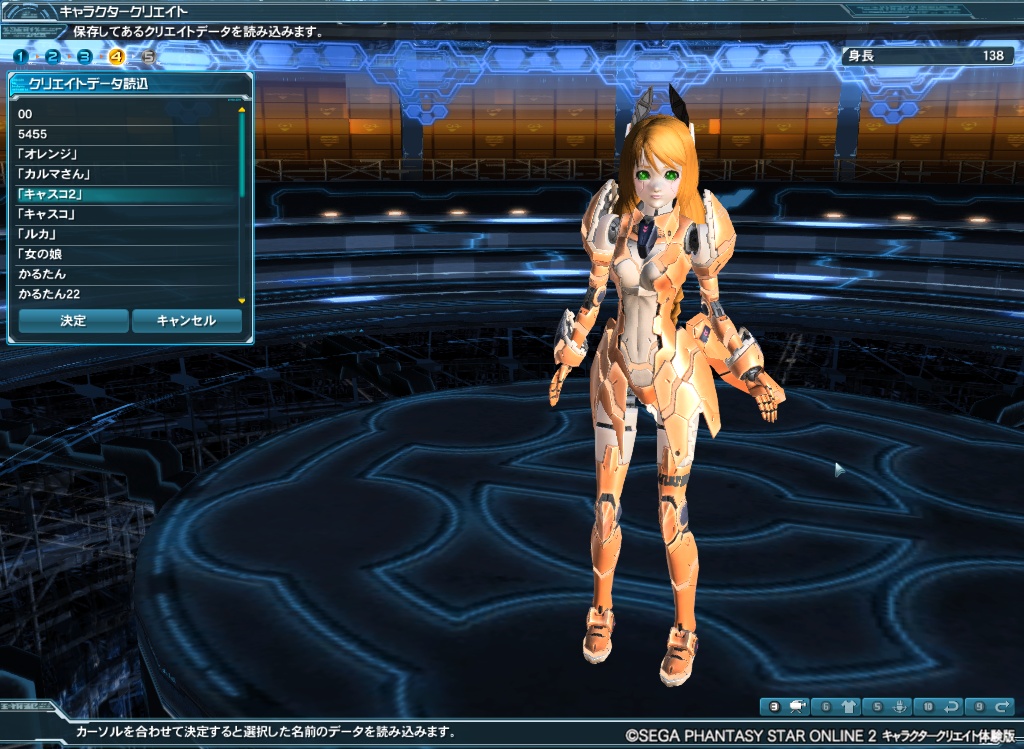Confirm with the 決定 button
Viewport: 1024px width, 749px height.
[x=73, y=321]
